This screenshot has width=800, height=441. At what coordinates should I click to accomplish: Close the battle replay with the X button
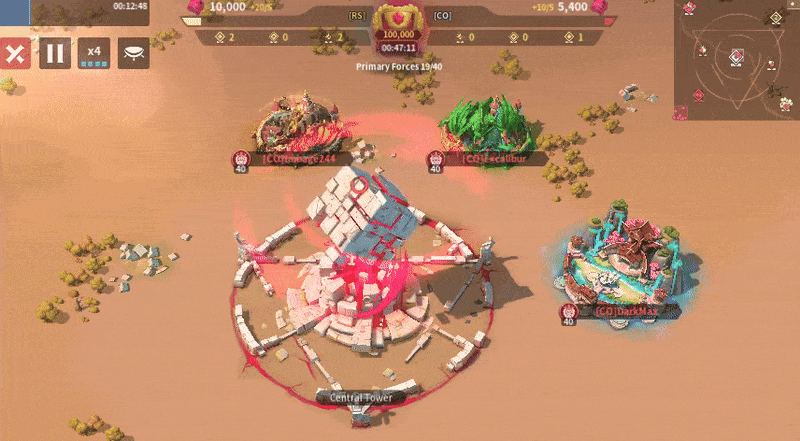15,53
